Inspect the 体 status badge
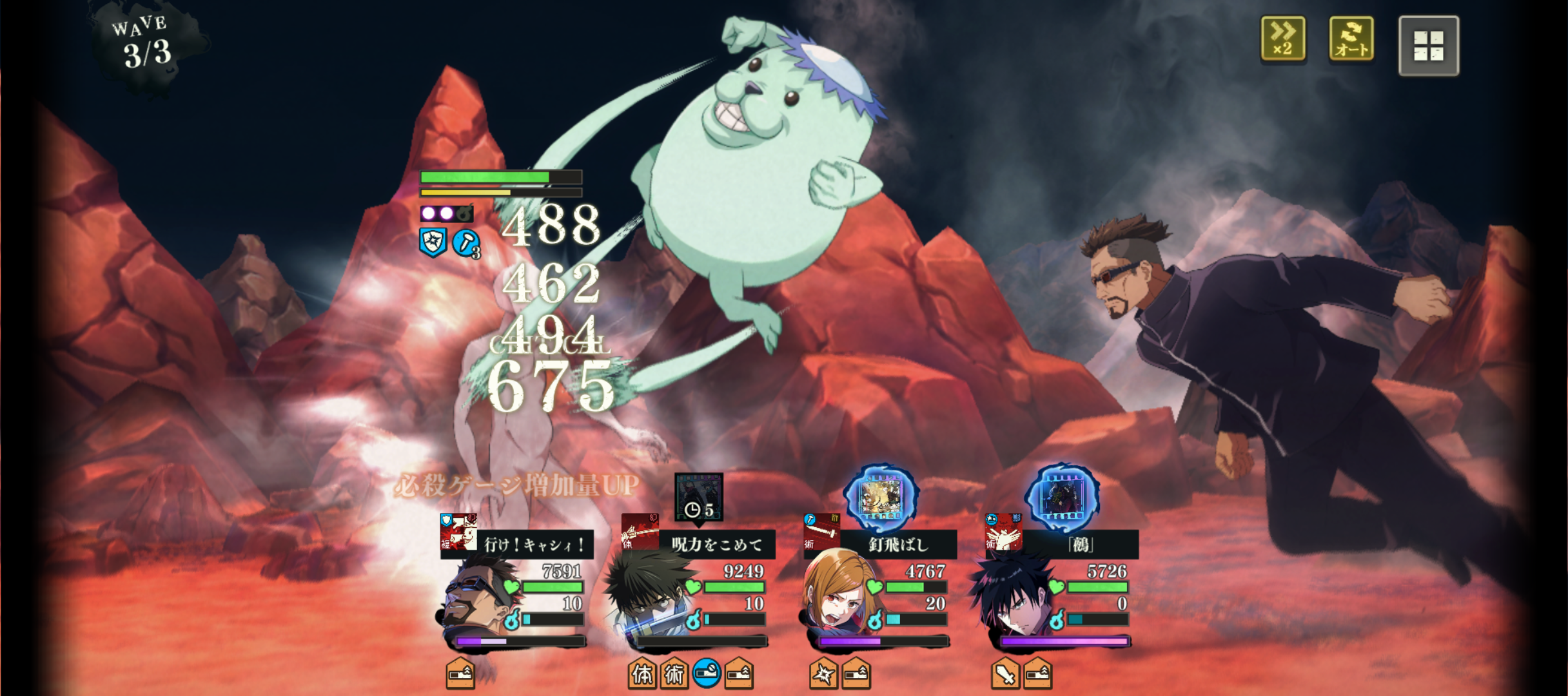This screenshot has height=696, width=1568. click(642, 674)
